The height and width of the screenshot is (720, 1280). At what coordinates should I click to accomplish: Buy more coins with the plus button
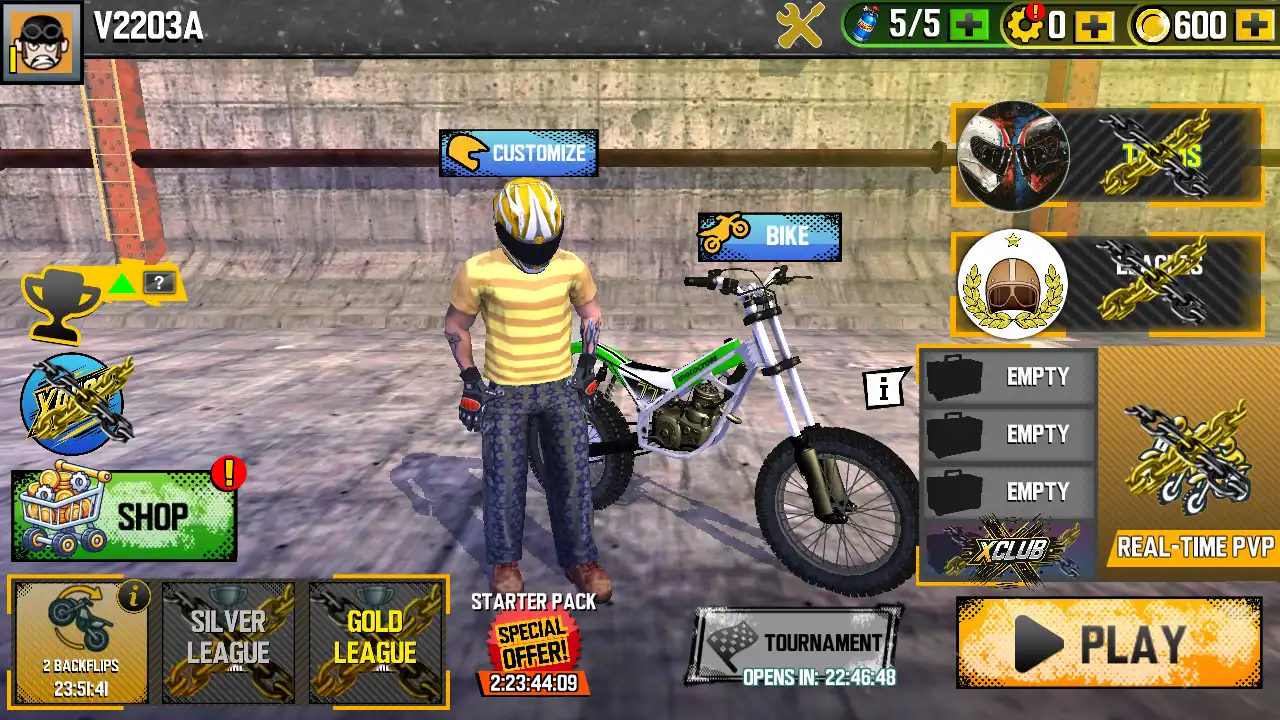pos(1254,26)
